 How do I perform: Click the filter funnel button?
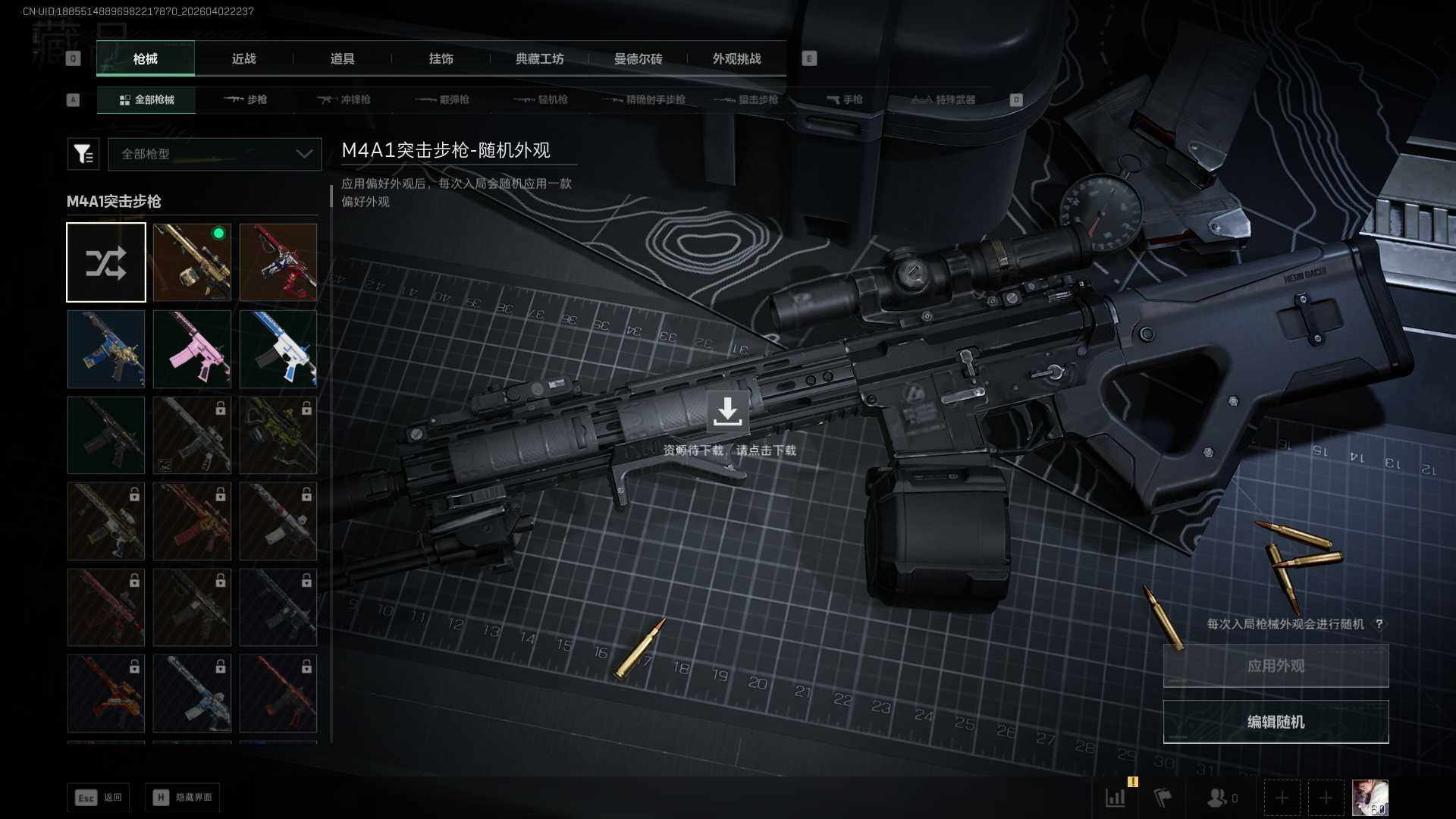[x=83, y=154]
